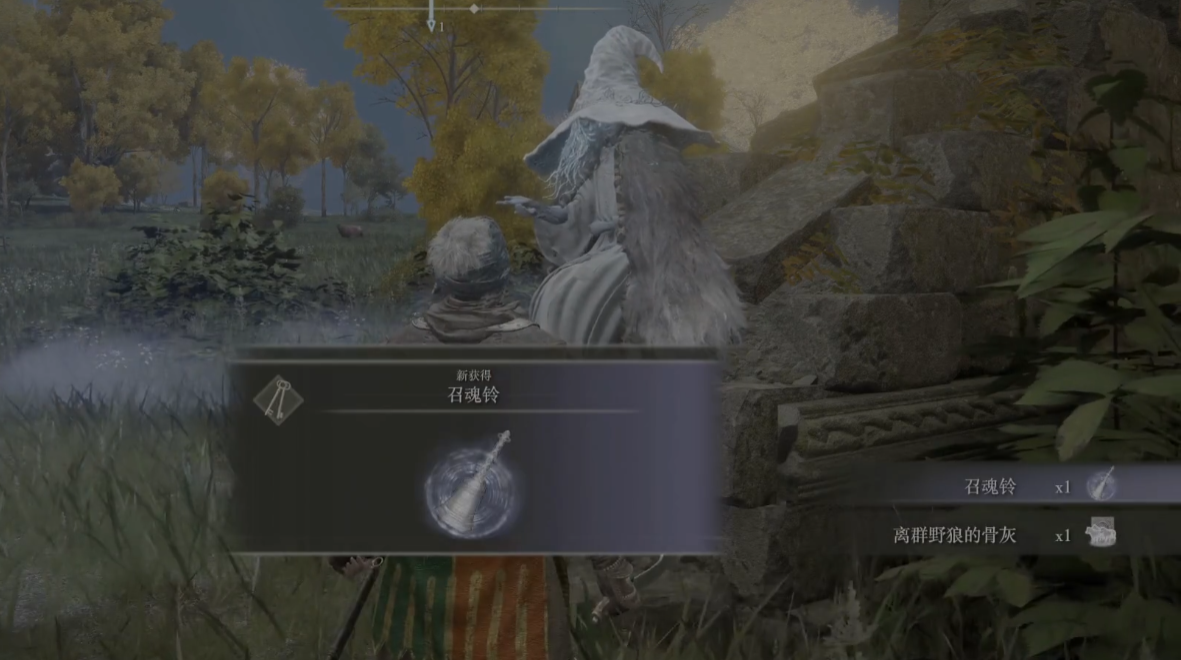The width and height of the screenshot is (1181, 660).
Task: Click the 召魂铃 bell icon in popup
Action: (473, 487)
